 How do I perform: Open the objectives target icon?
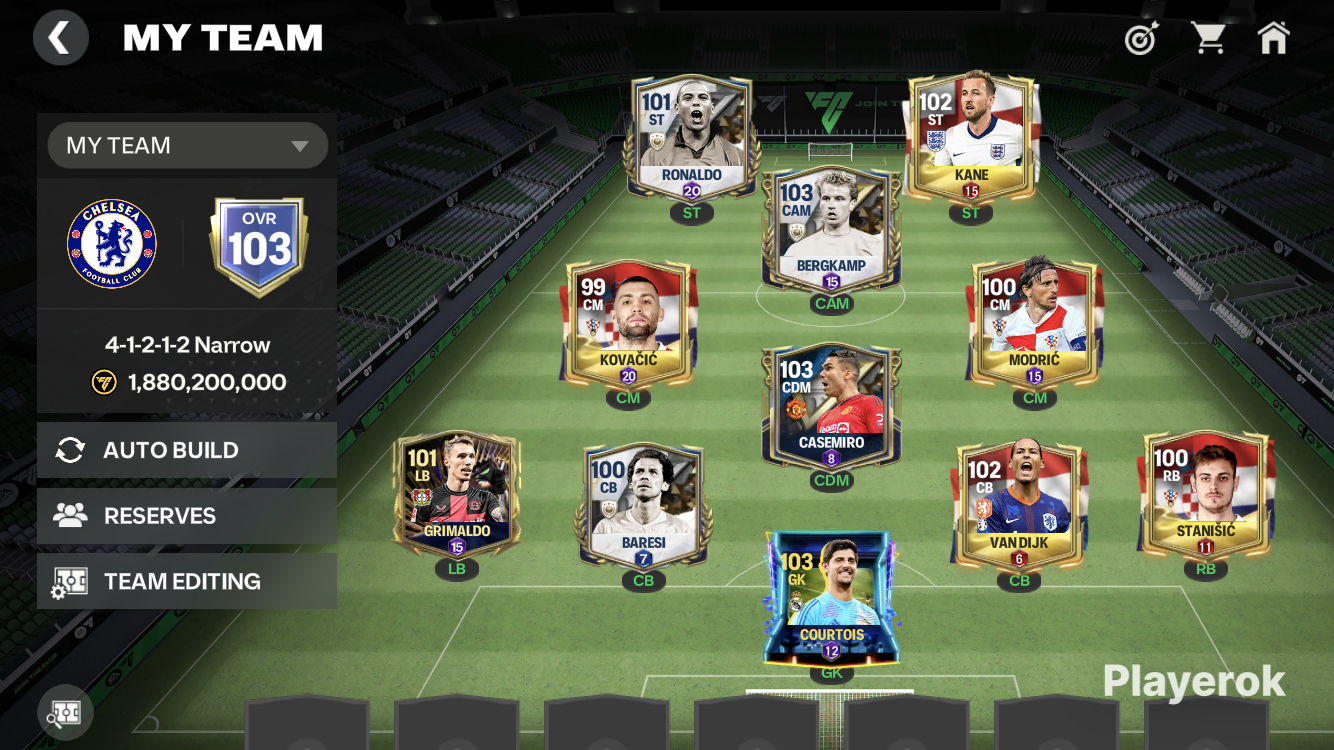[1140, 39]
